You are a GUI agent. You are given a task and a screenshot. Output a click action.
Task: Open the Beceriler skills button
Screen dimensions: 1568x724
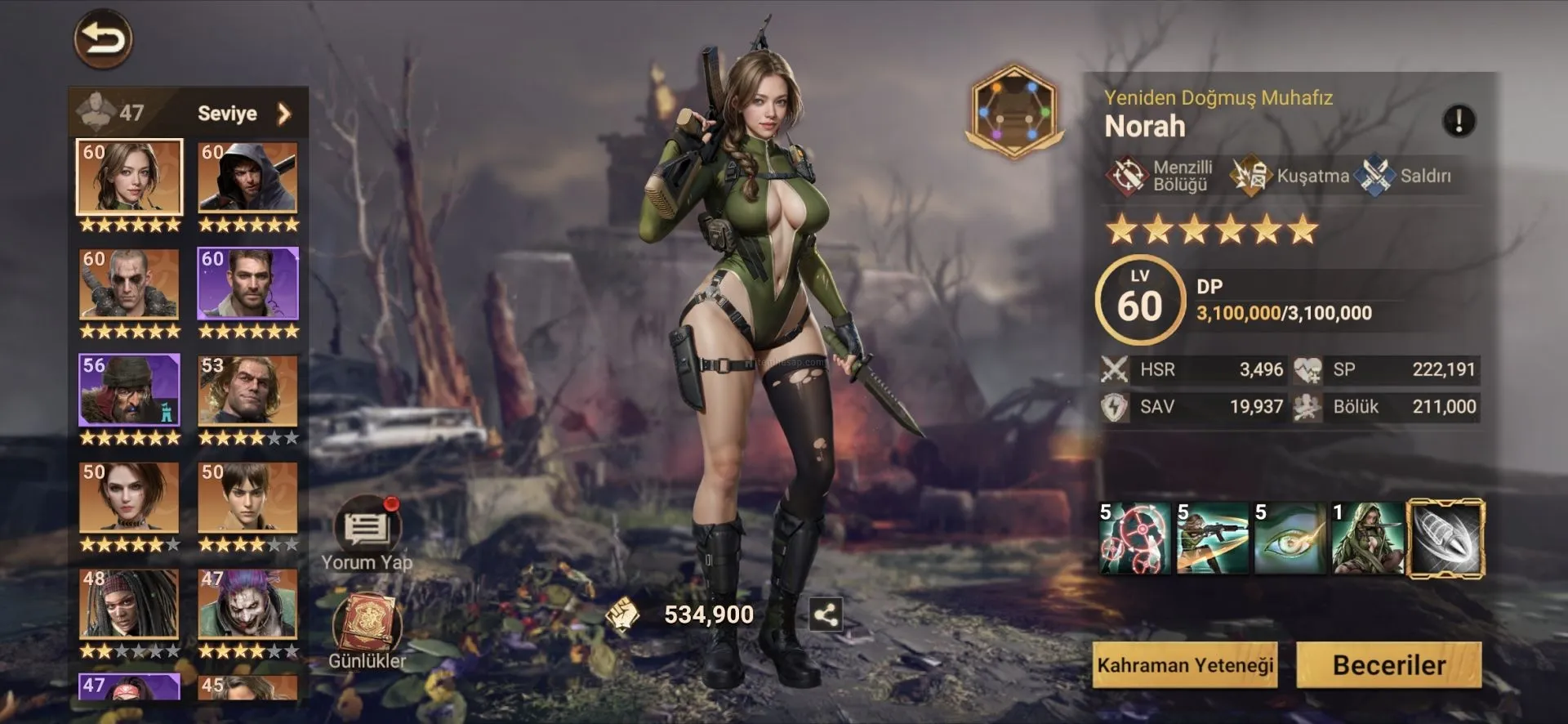[x=1388, y=665]
